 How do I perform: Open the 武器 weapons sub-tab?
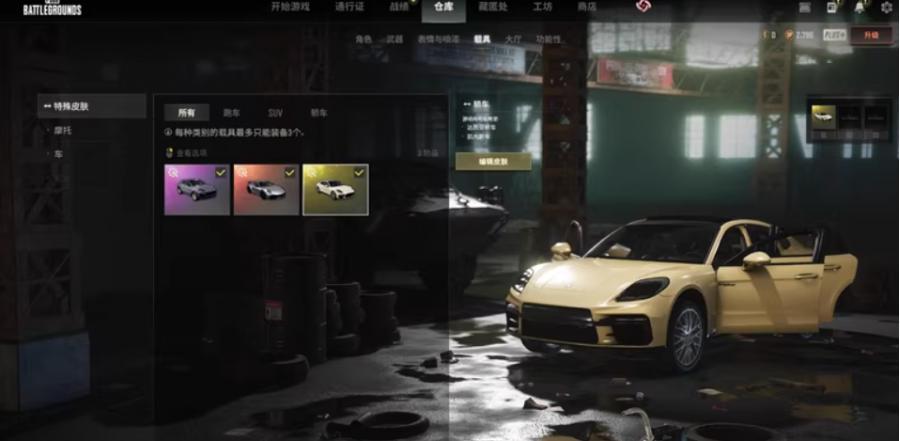click(x=394, y=39)
